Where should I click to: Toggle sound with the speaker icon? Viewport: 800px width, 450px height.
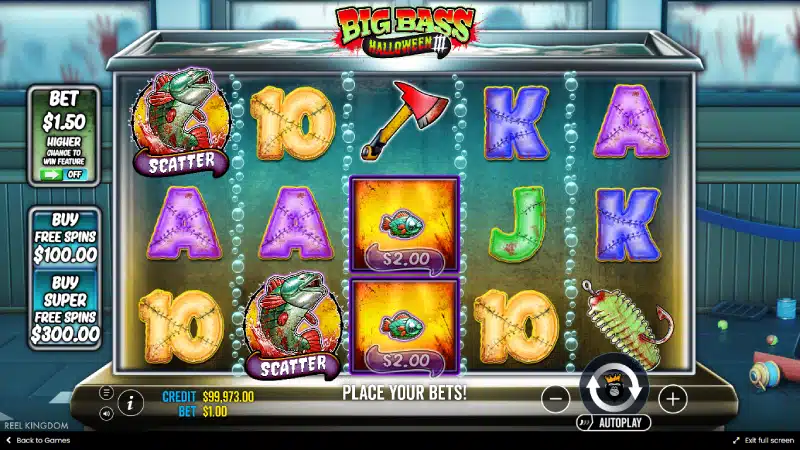pos(106,413)
